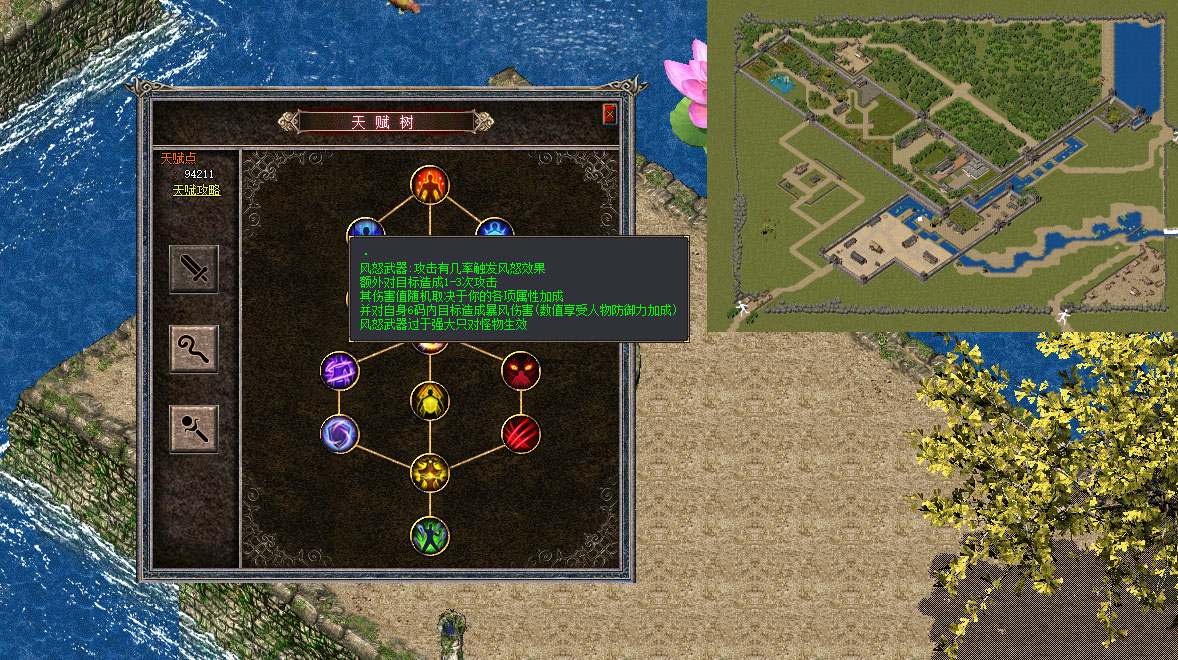Switch to the curved staff talent category
1178x660 pixels.
point(193,349)
